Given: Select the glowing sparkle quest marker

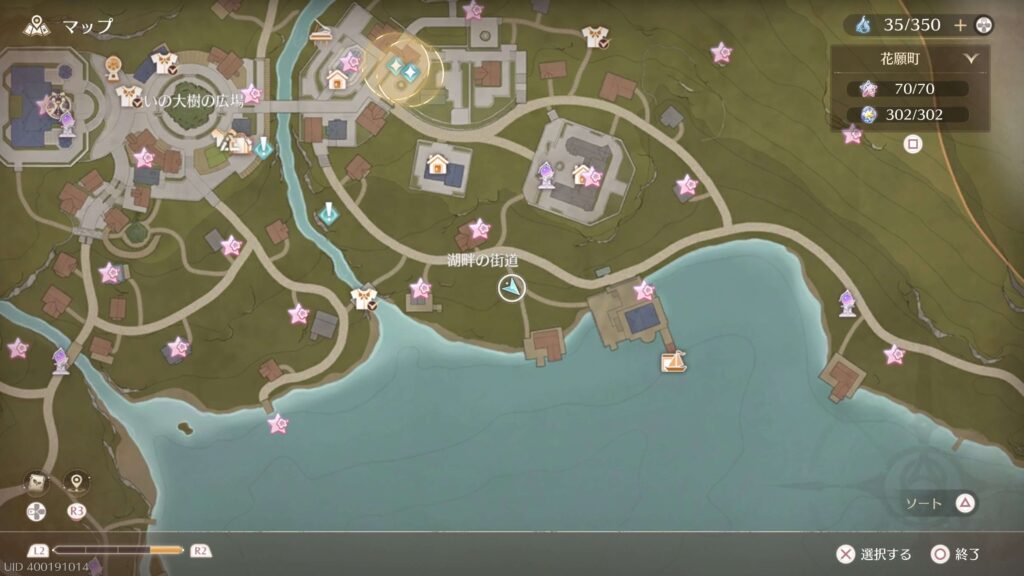Looking at the screenshot, I should click(x=402, y=68).
